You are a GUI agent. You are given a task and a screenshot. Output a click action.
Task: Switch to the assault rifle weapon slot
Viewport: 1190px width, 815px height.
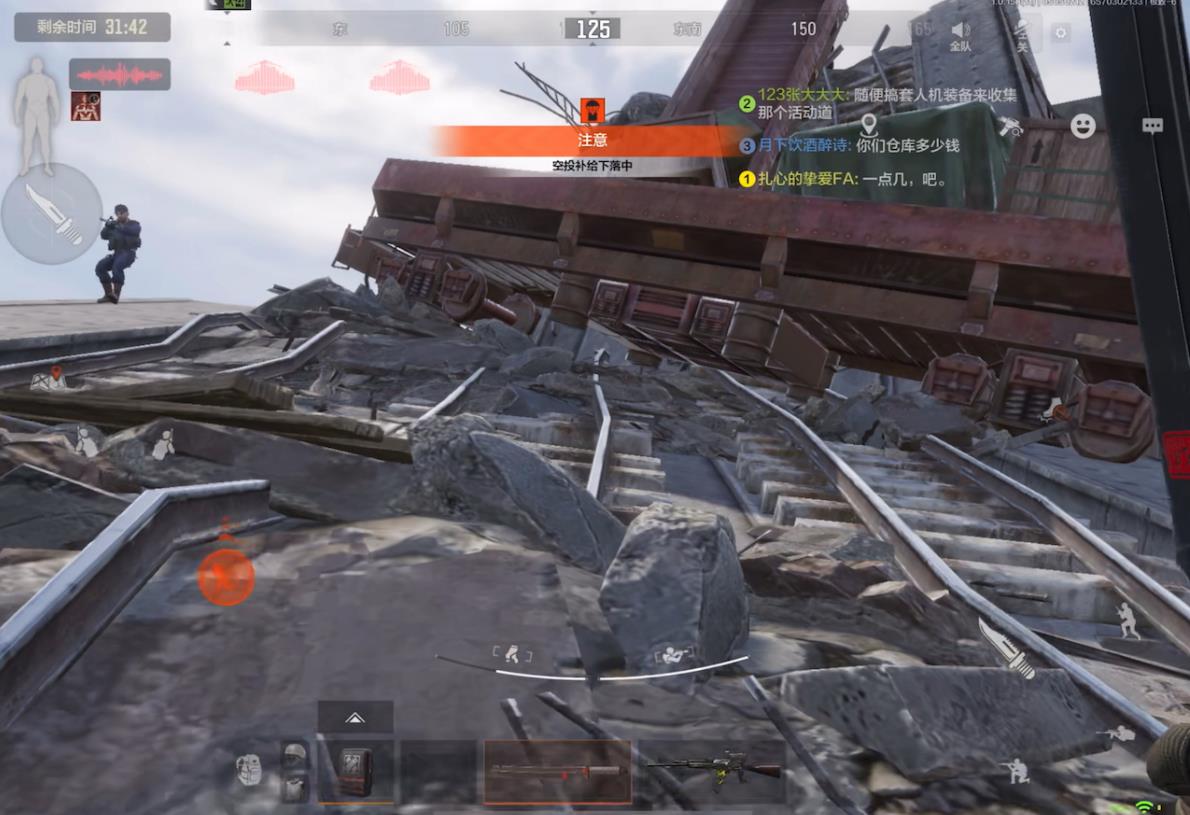(x=713, y=771)
